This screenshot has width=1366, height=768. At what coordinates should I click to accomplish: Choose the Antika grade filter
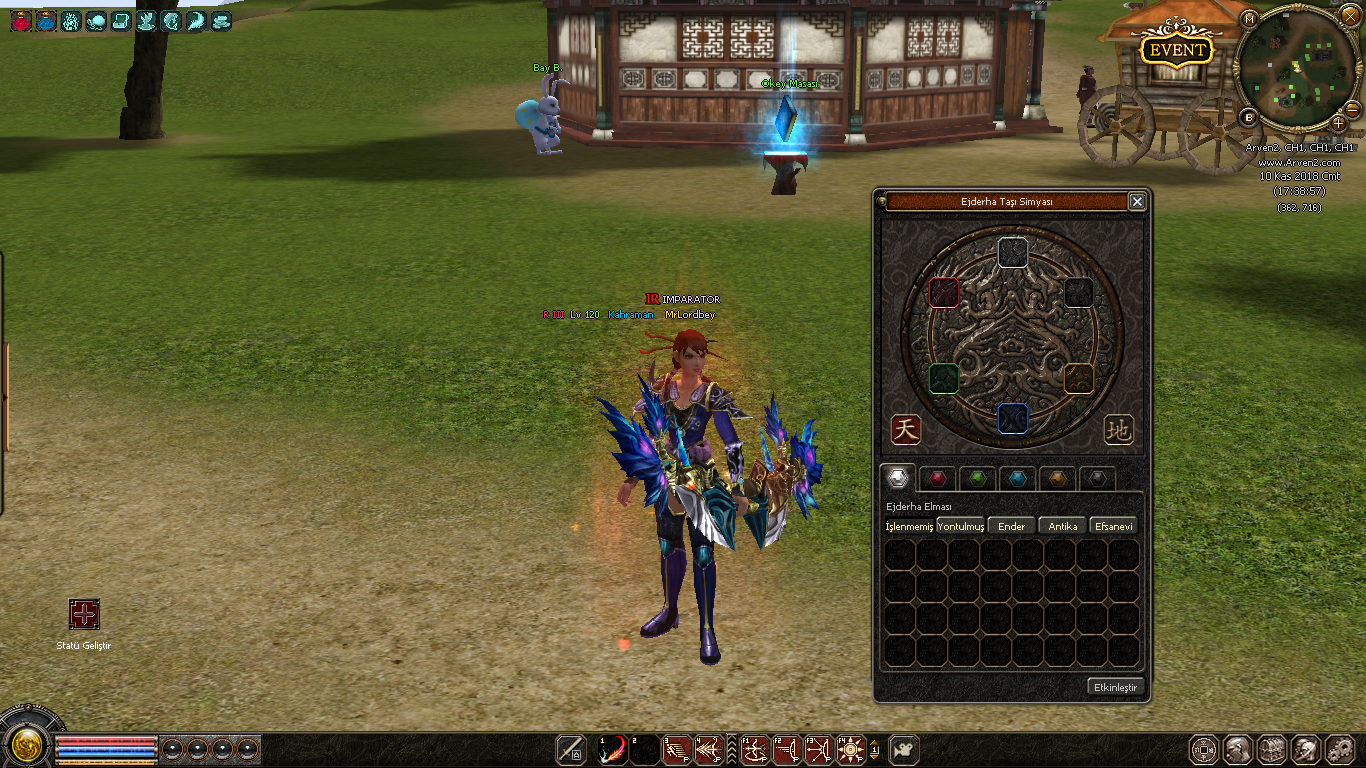pyautogui.click(x=1063, y=526)
